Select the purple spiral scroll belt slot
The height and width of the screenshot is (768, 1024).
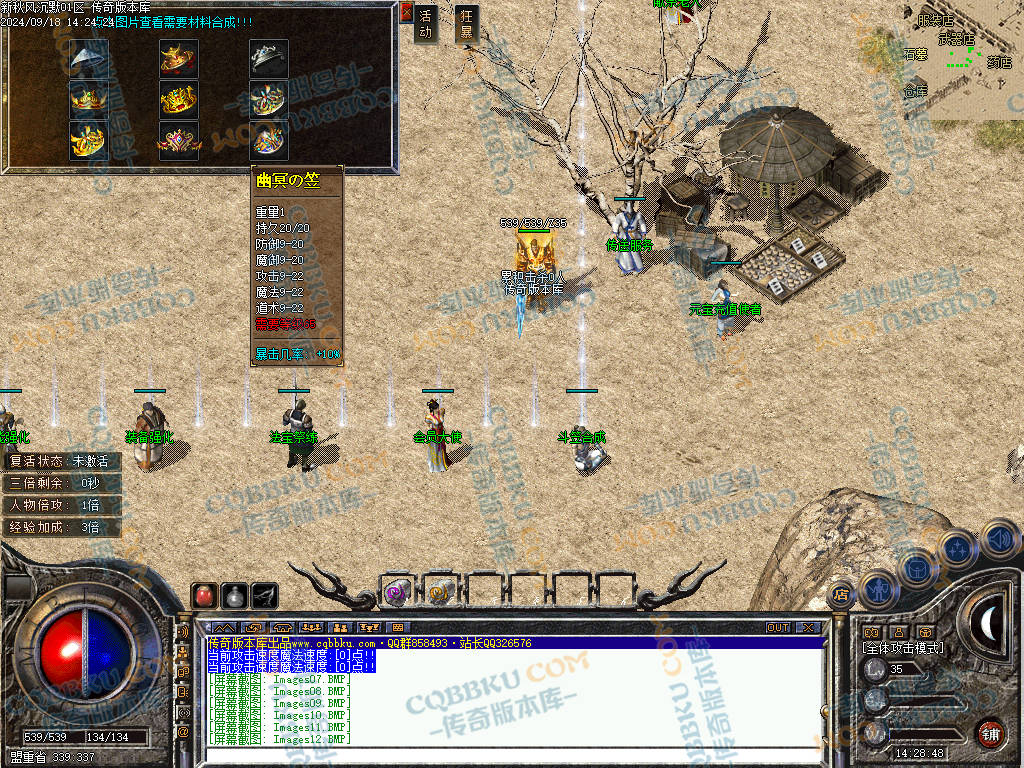click(397, 592)
